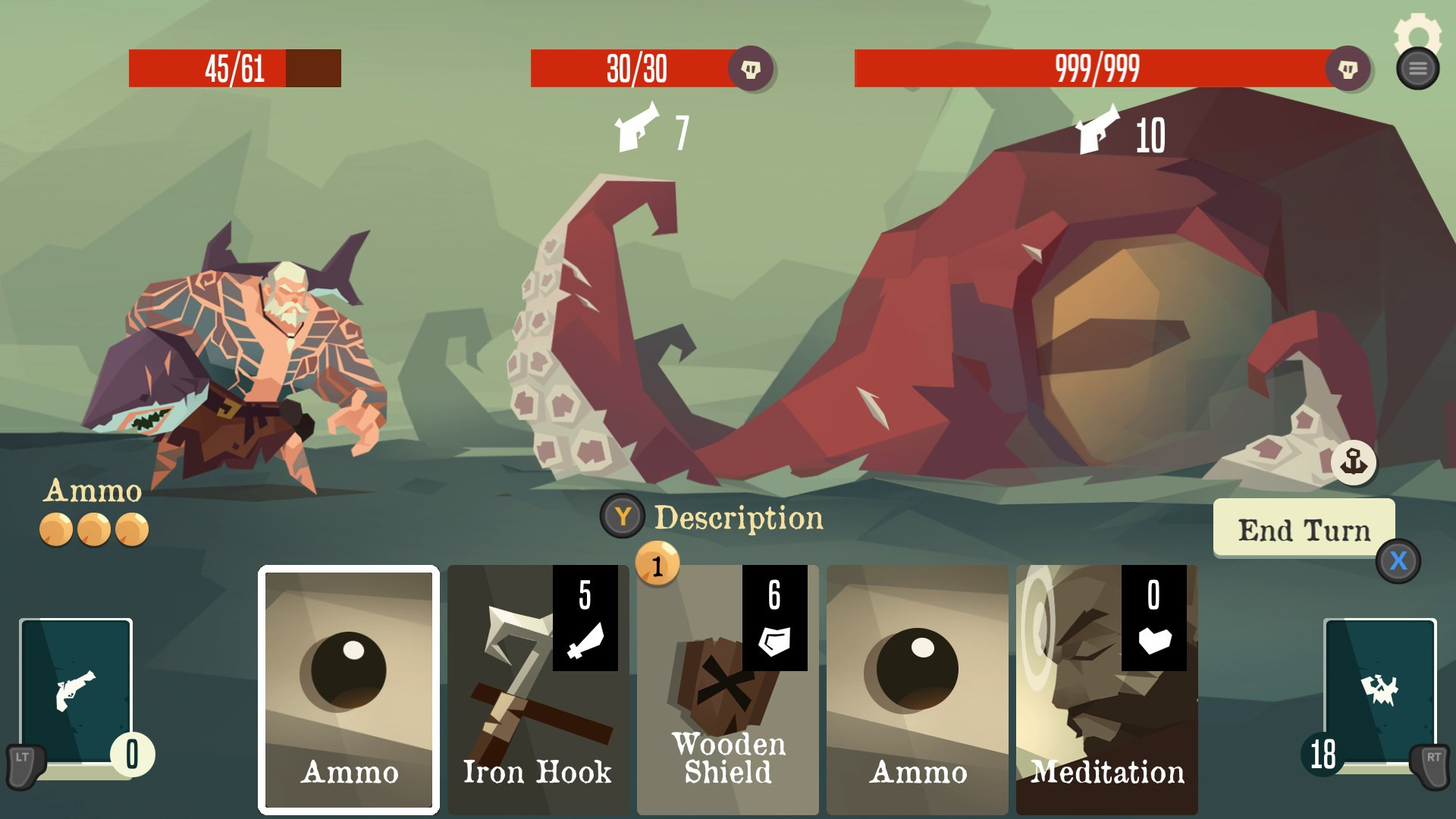The image size is (1456, 819).
Task: Inspect skull icon on the 999/999 health bar
Action: tap(1348, 69)
